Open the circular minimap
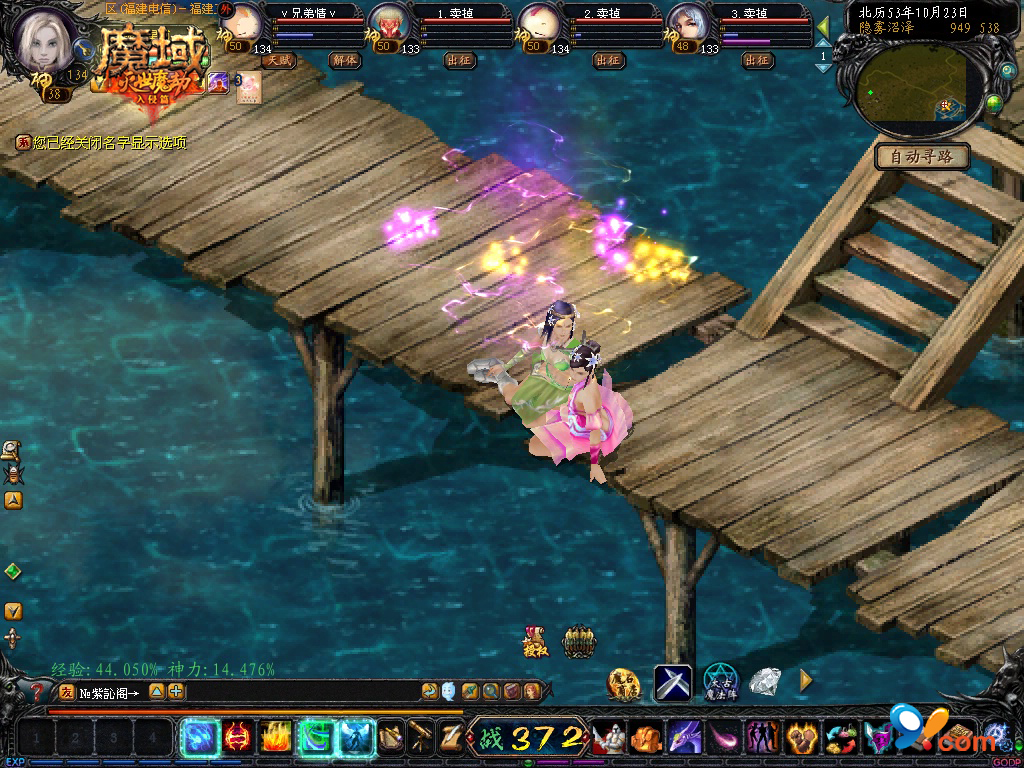Image resolution: width=1024 pixels, height=768 pixels. 914,87
